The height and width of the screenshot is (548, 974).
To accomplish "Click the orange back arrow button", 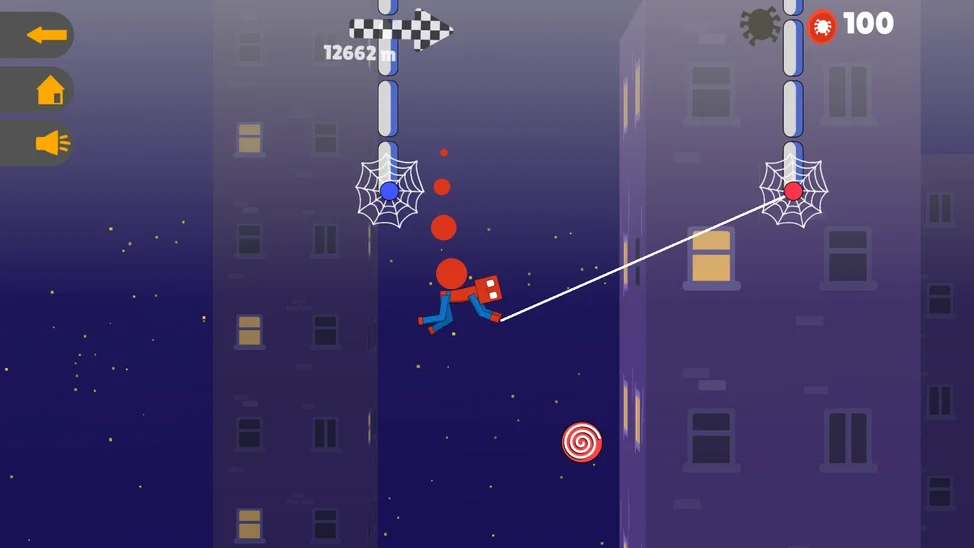I will tap(45, 36).
